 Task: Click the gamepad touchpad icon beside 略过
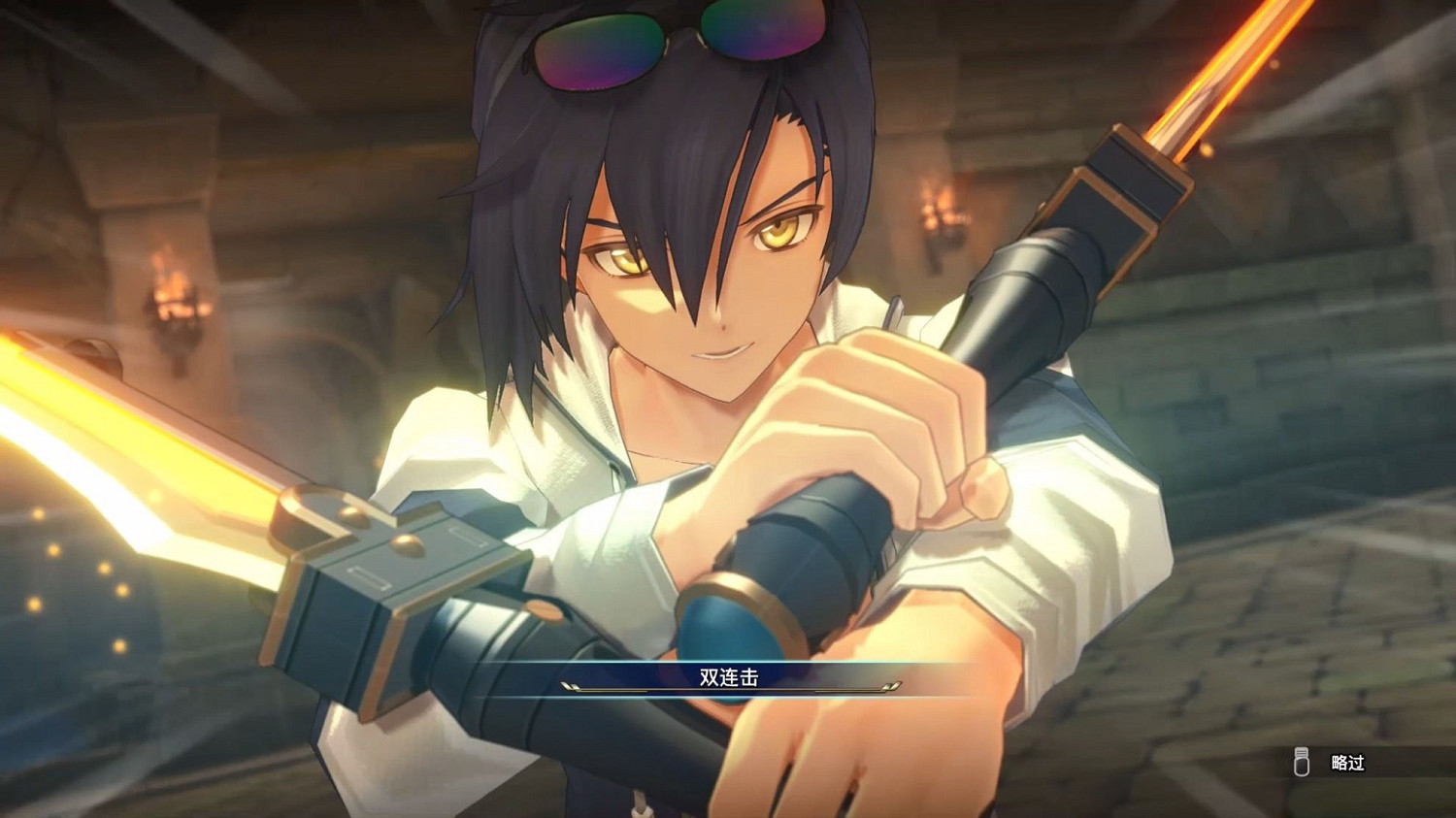1301,764
